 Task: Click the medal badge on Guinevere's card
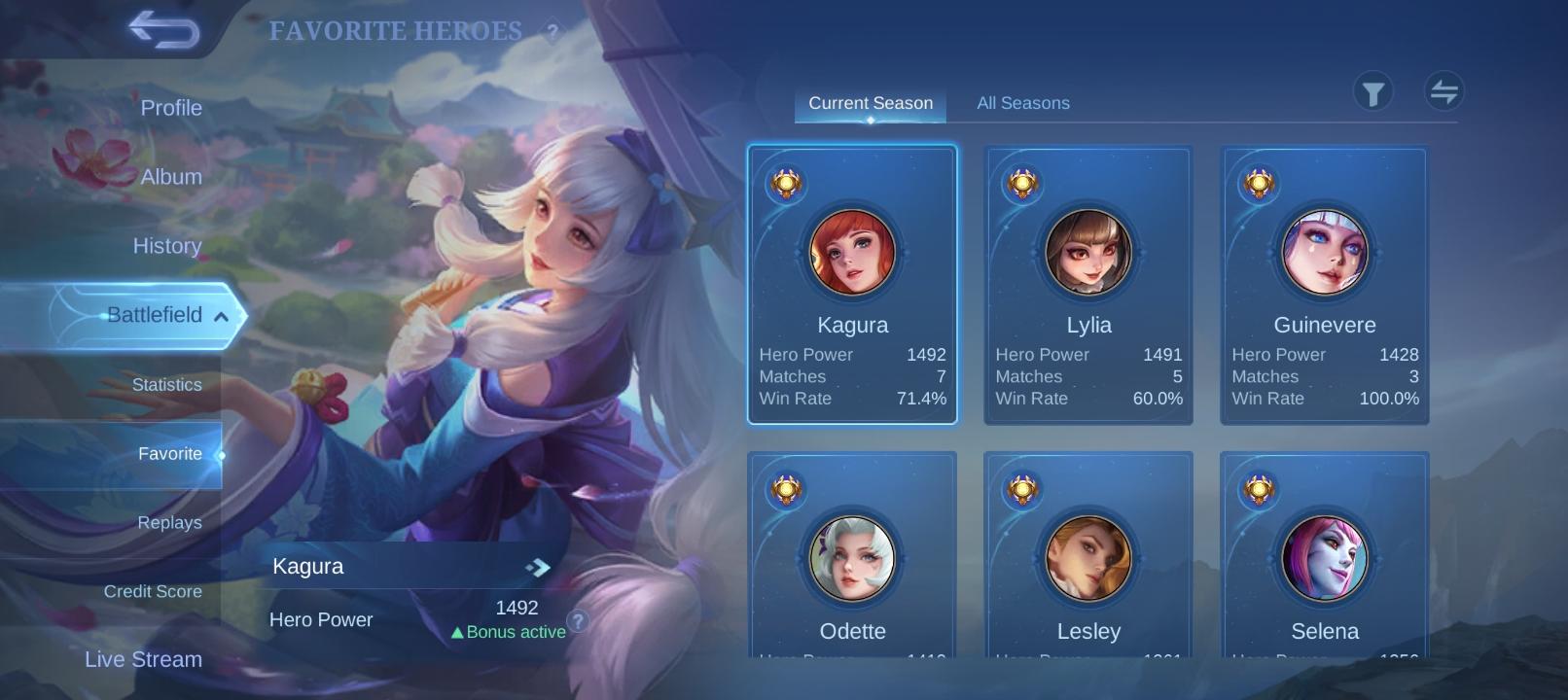pyautogui.click(x=1259, y=185)
